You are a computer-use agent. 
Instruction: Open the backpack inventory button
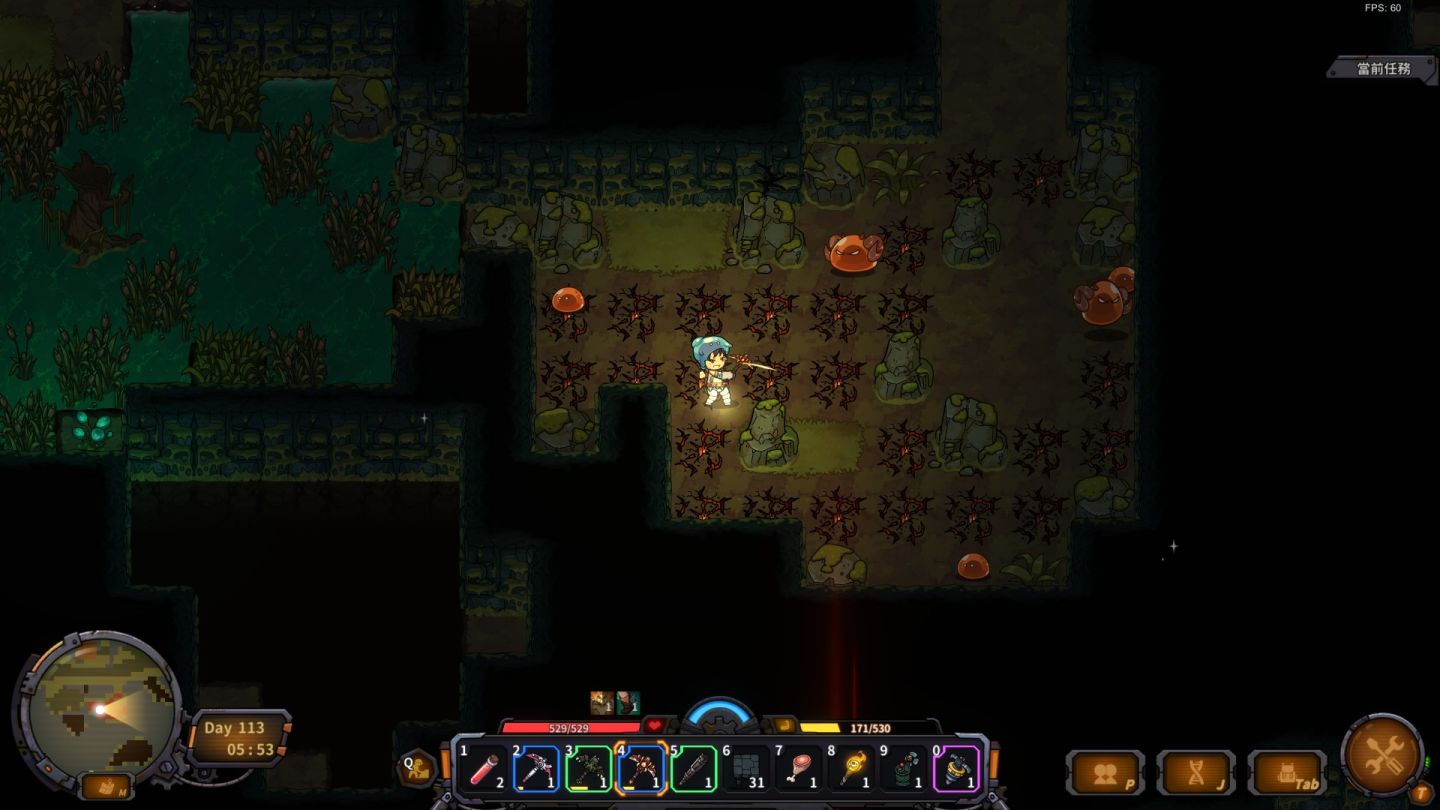(x=1286, y=773)
